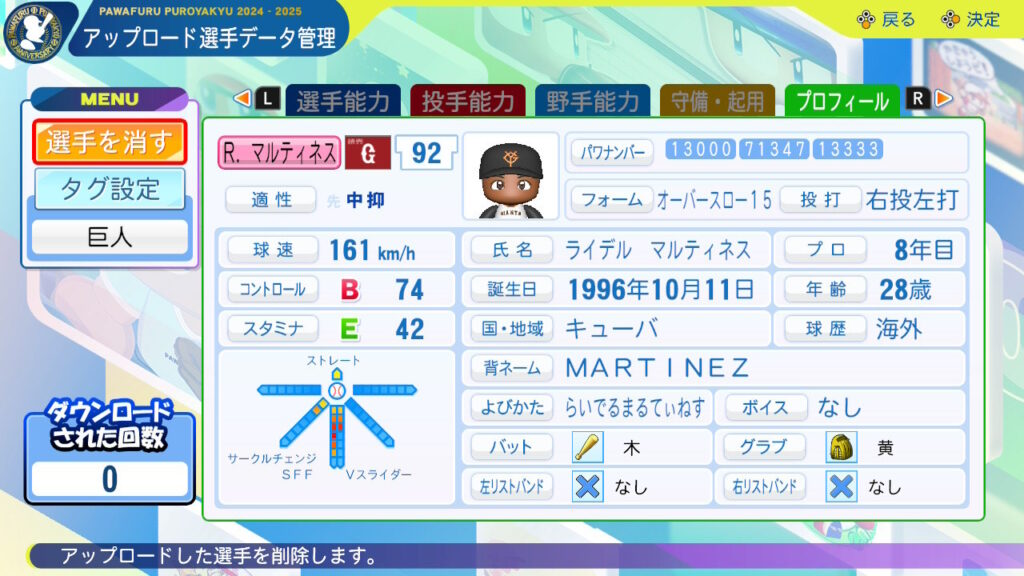Select the プロフィール tab
The width and height of the screenshot is (1024, 576).
842,101
